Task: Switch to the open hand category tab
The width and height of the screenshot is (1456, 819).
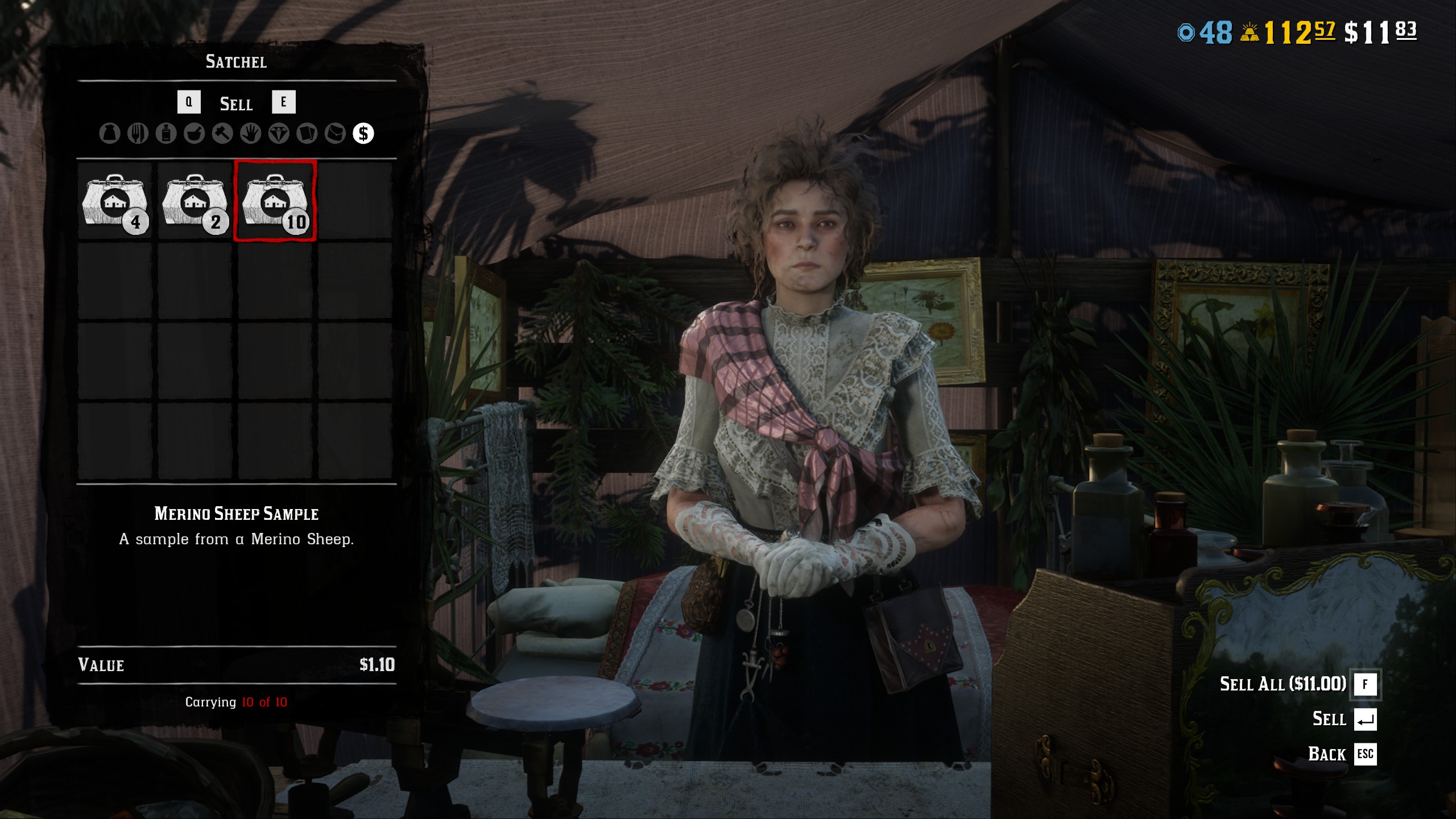Action: coord(250,134)
